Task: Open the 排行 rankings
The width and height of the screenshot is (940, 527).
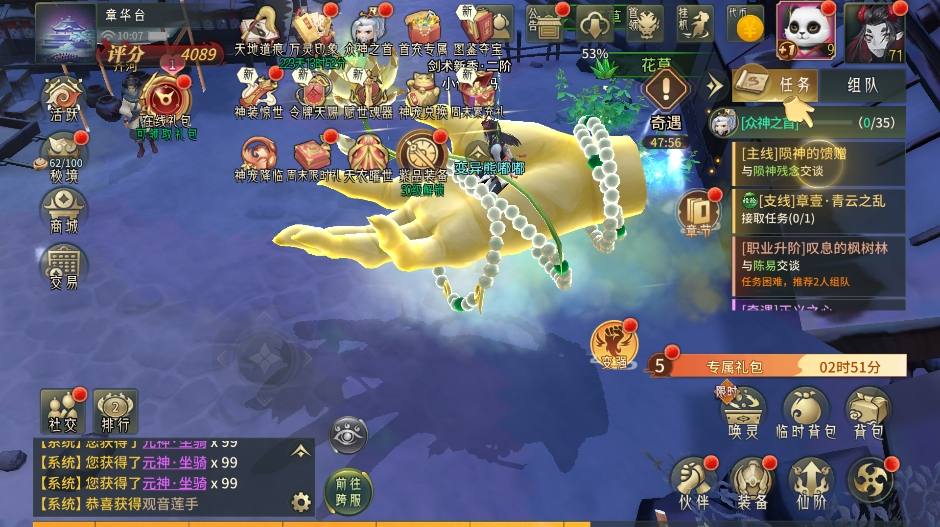Action: [x=115, y=411]
